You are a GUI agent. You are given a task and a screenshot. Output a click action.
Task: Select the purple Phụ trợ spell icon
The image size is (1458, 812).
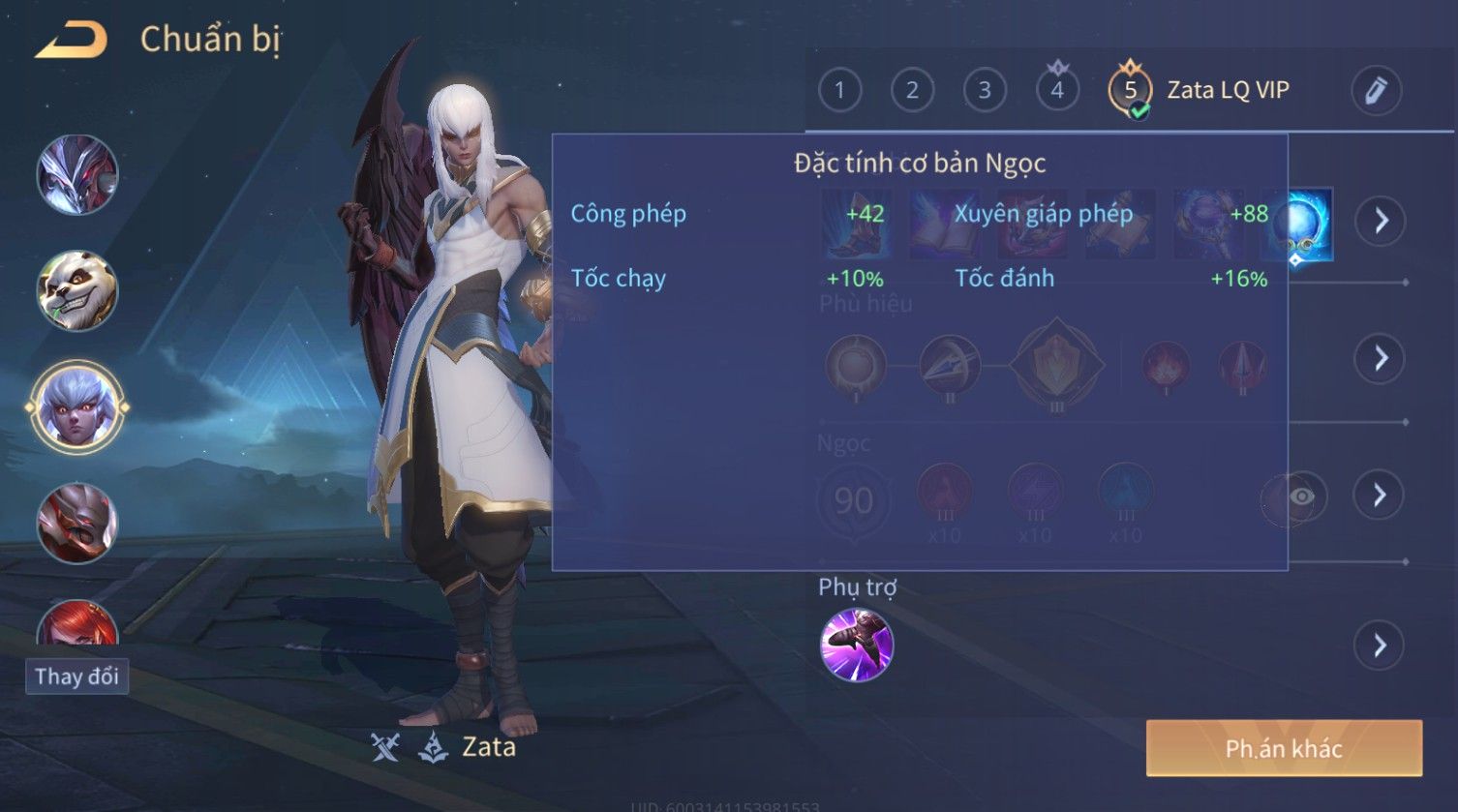click(x=857, y=646)
